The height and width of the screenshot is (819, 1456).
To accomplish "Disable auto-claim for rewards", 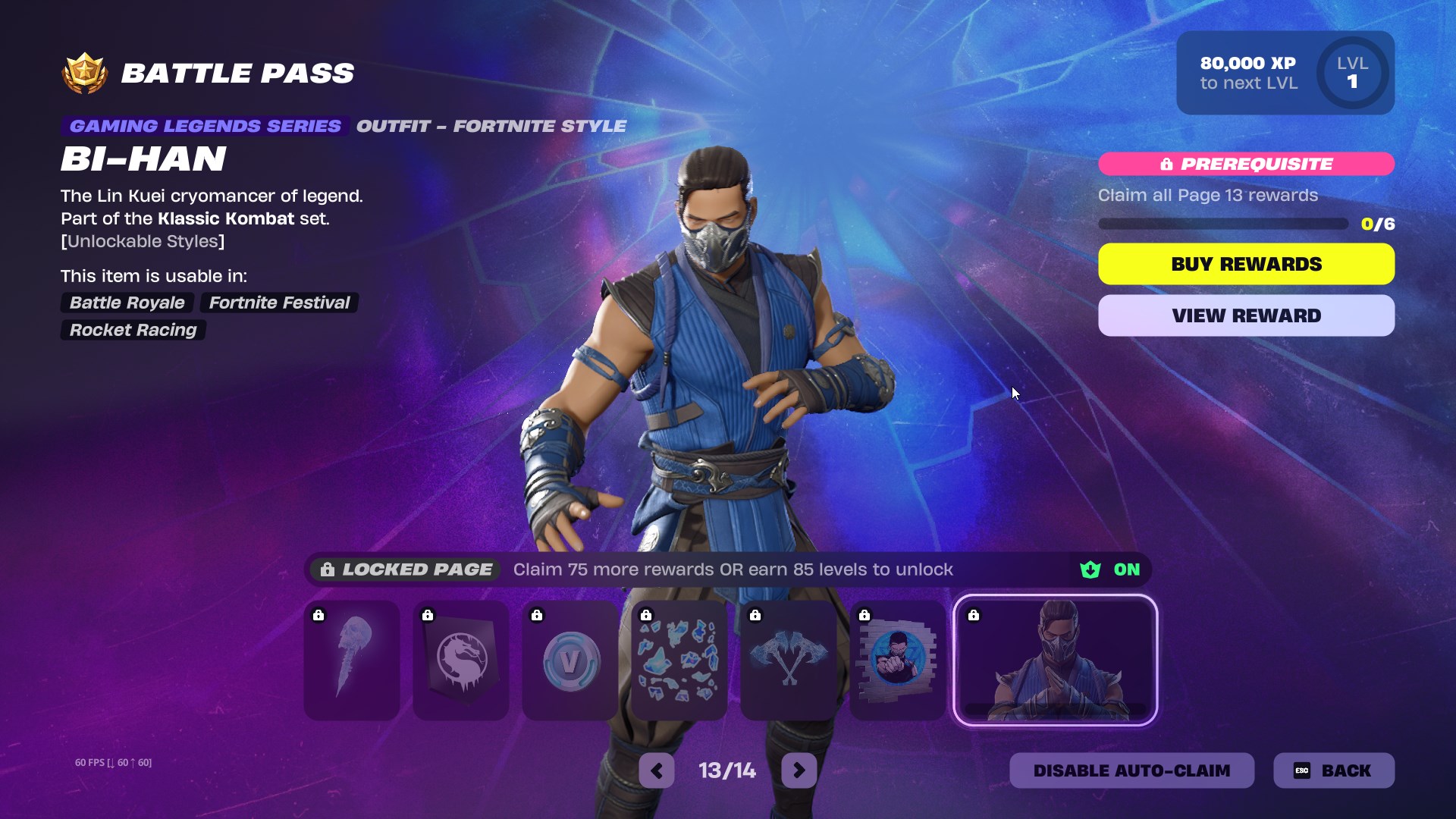I will coord(1131,770).
